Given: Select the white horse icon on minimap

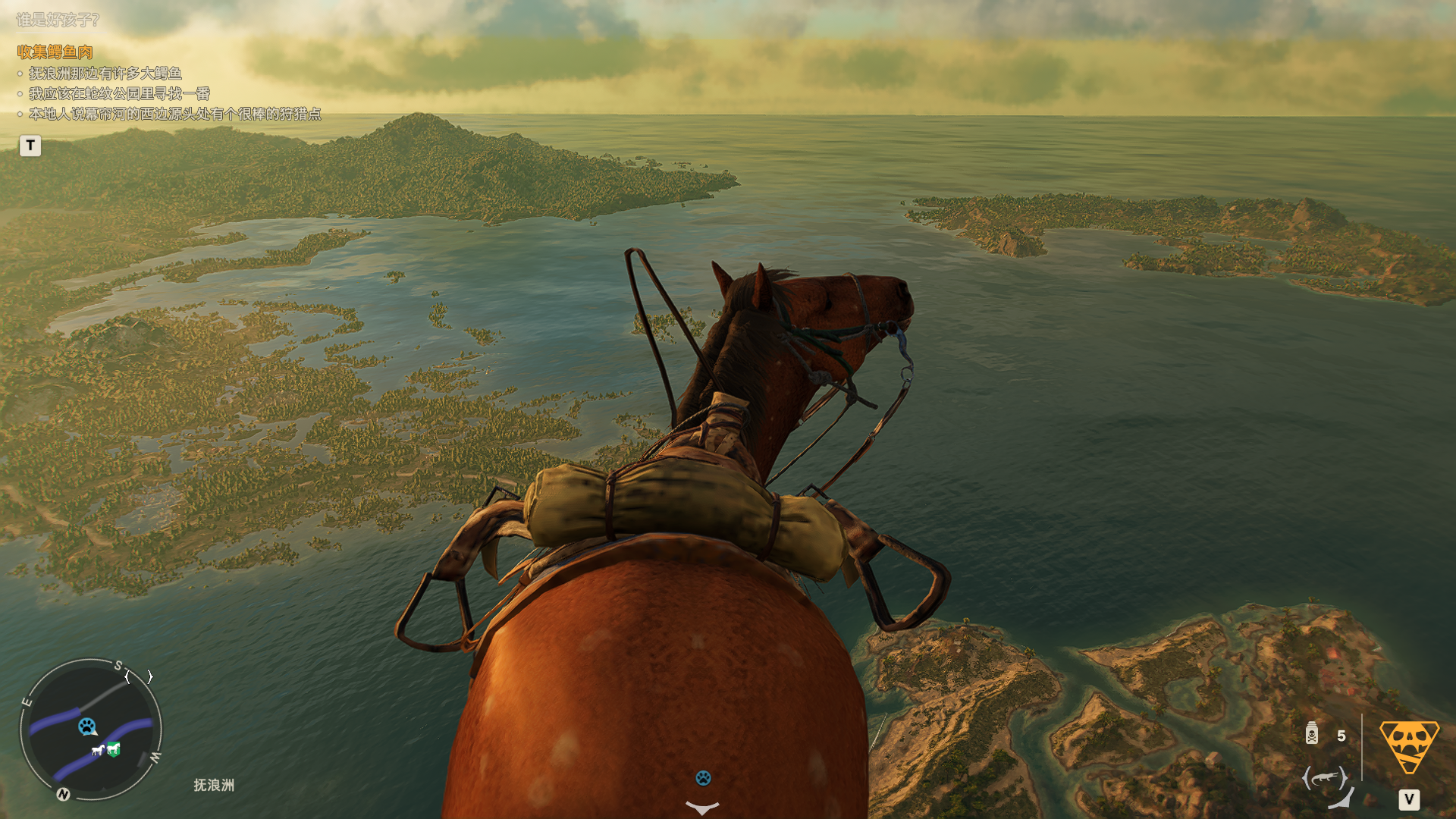Looking at the screenshot, I should tap(98, 751).
